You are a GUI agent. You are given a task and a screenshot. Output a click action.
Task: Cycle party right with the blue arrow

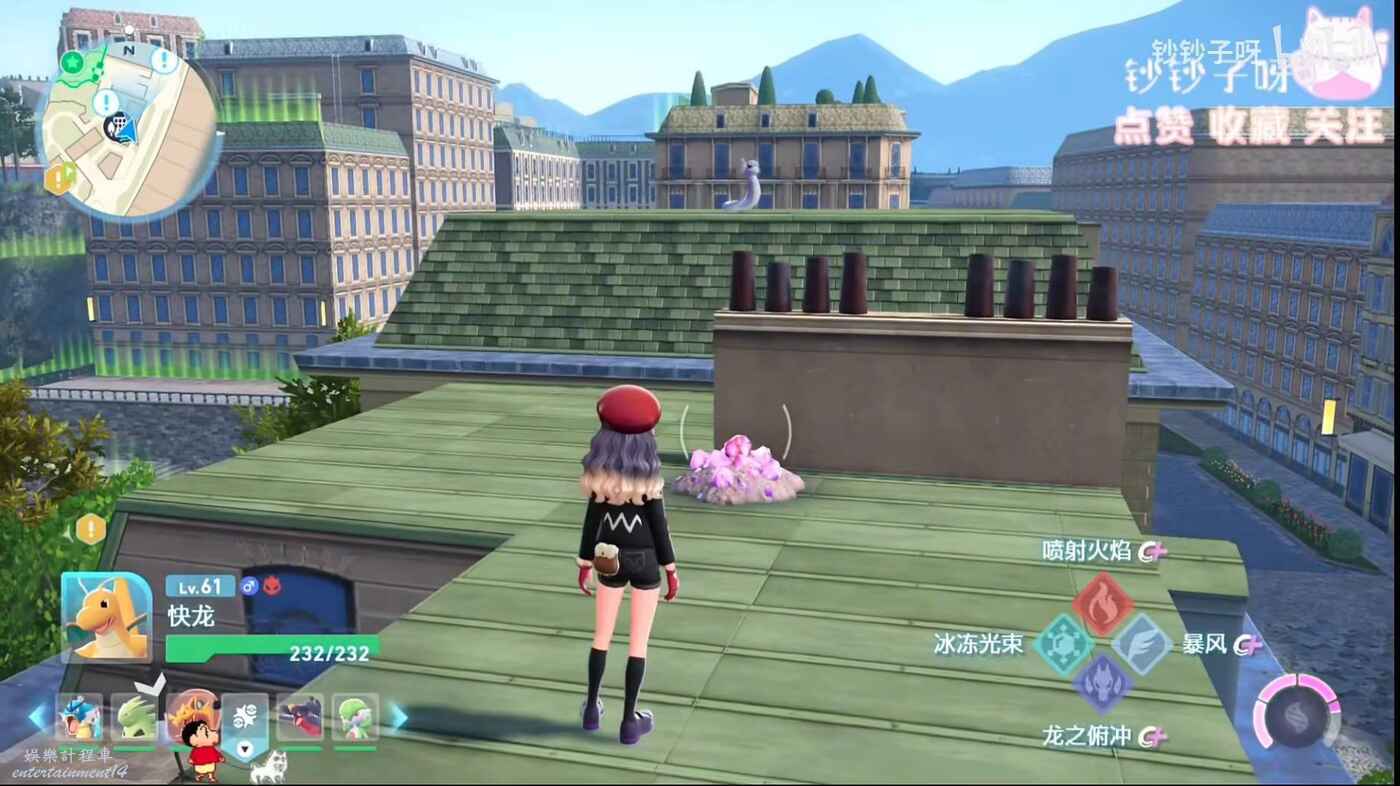[398, 716]
